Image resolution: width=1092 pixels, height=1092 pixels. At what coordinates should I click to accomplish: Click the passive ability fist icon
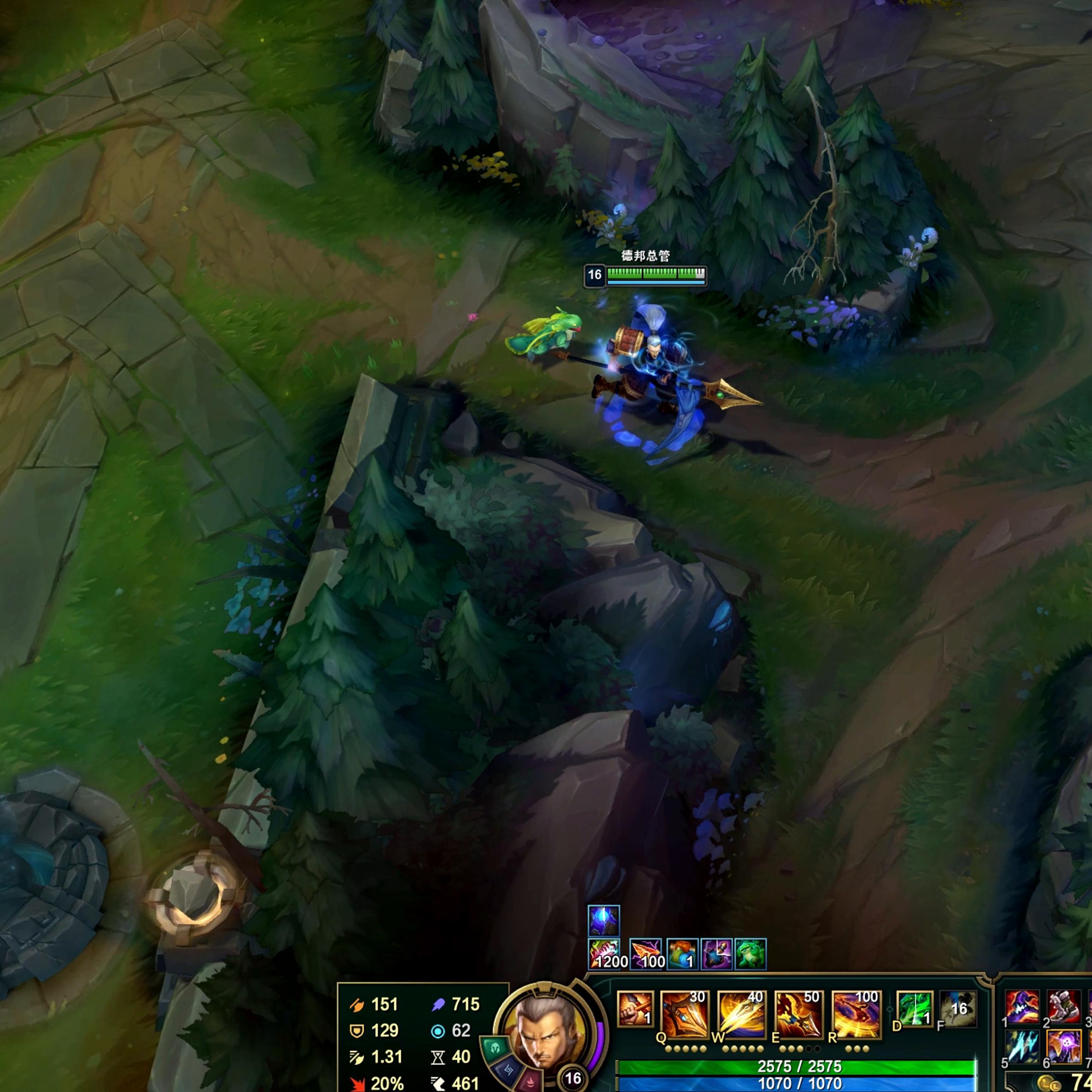tap(635, 1009)
